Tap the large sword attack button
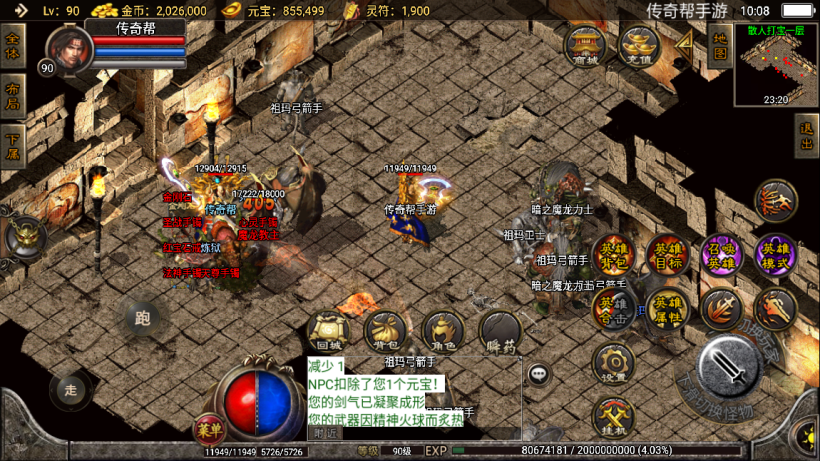 click(x=735, y=370)
